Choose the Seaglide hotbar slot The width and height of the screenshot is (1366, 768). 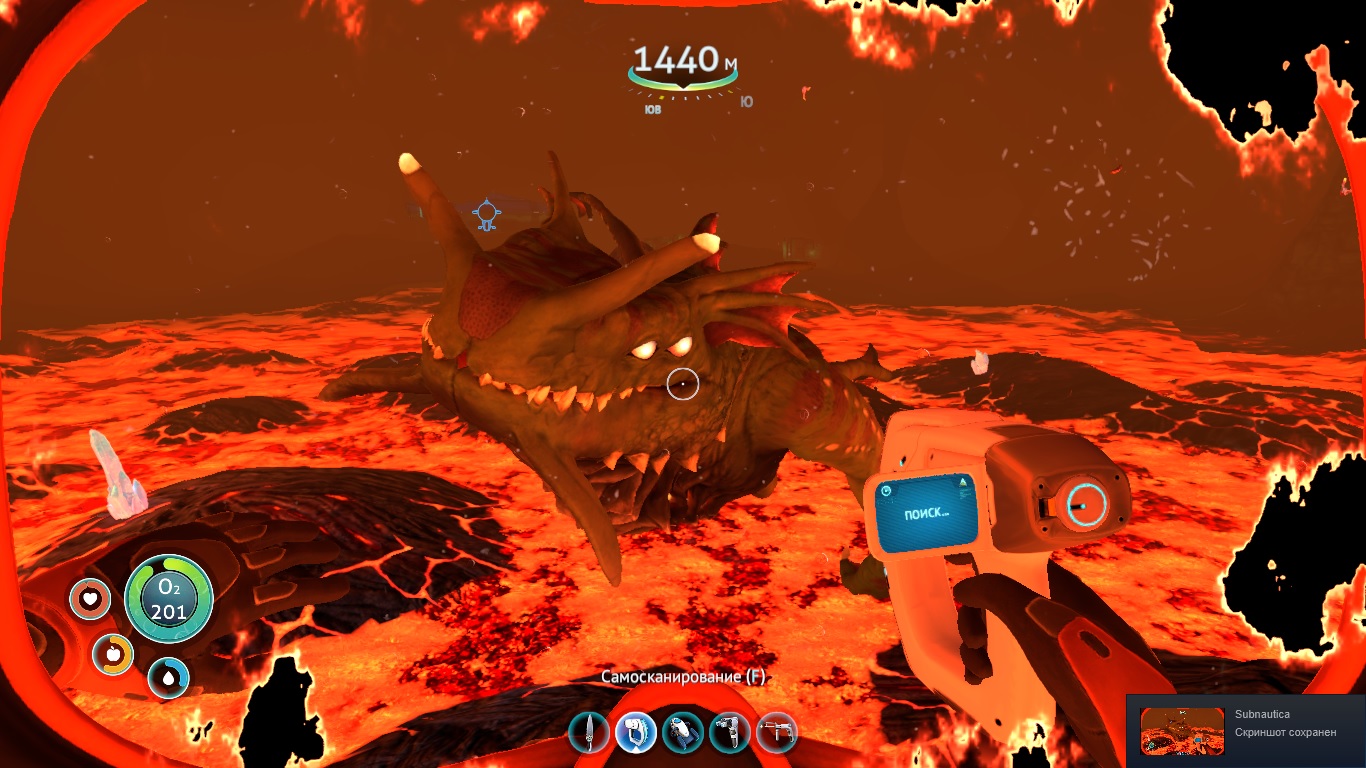(x=683, y=733)
